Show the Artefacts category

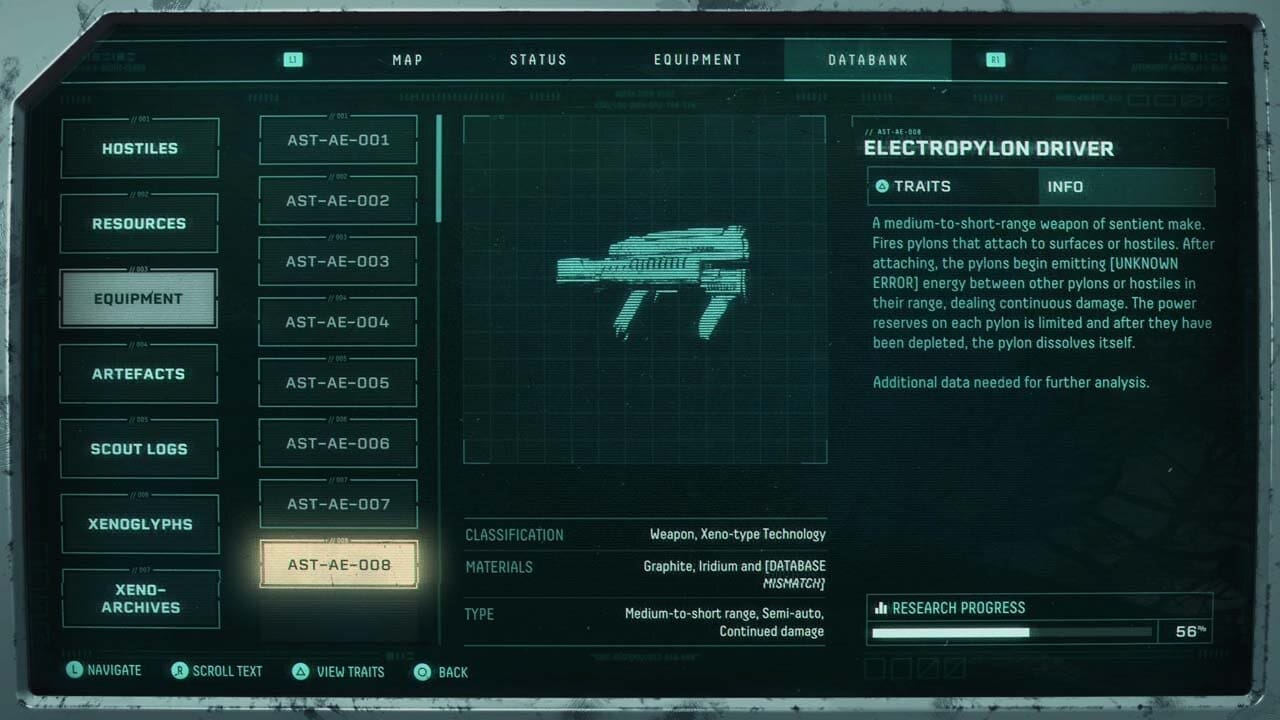click(139, 374)
